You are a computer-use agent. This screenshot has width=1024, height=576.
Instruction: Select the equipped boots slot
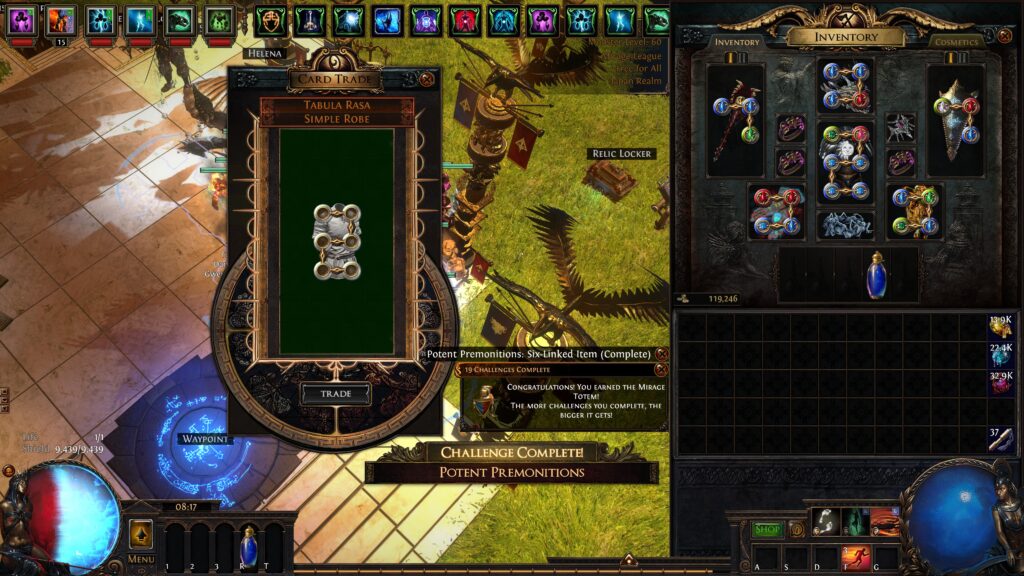[915, 211]
